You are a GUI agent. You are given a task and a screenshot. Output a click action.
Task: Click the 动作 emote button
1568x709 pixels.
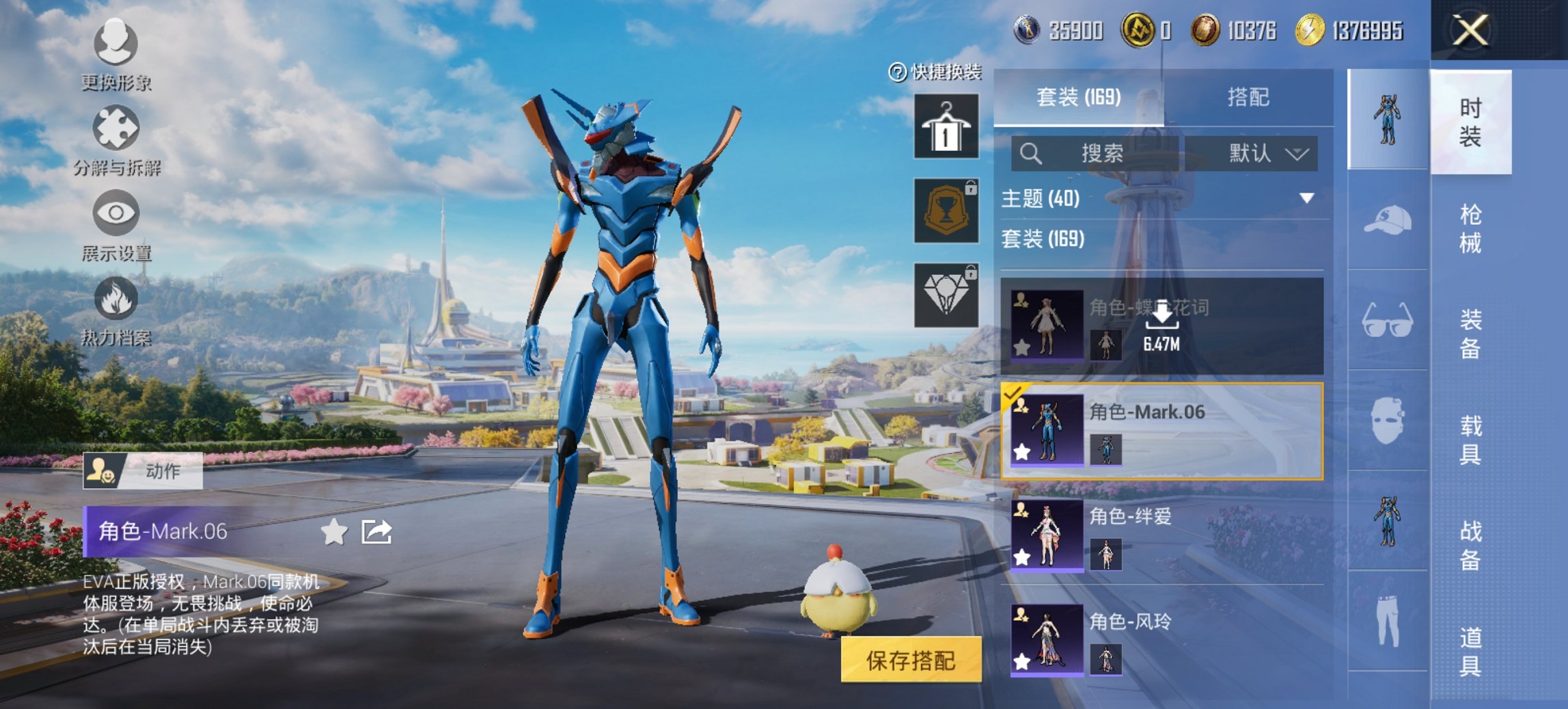coord(143,470)
